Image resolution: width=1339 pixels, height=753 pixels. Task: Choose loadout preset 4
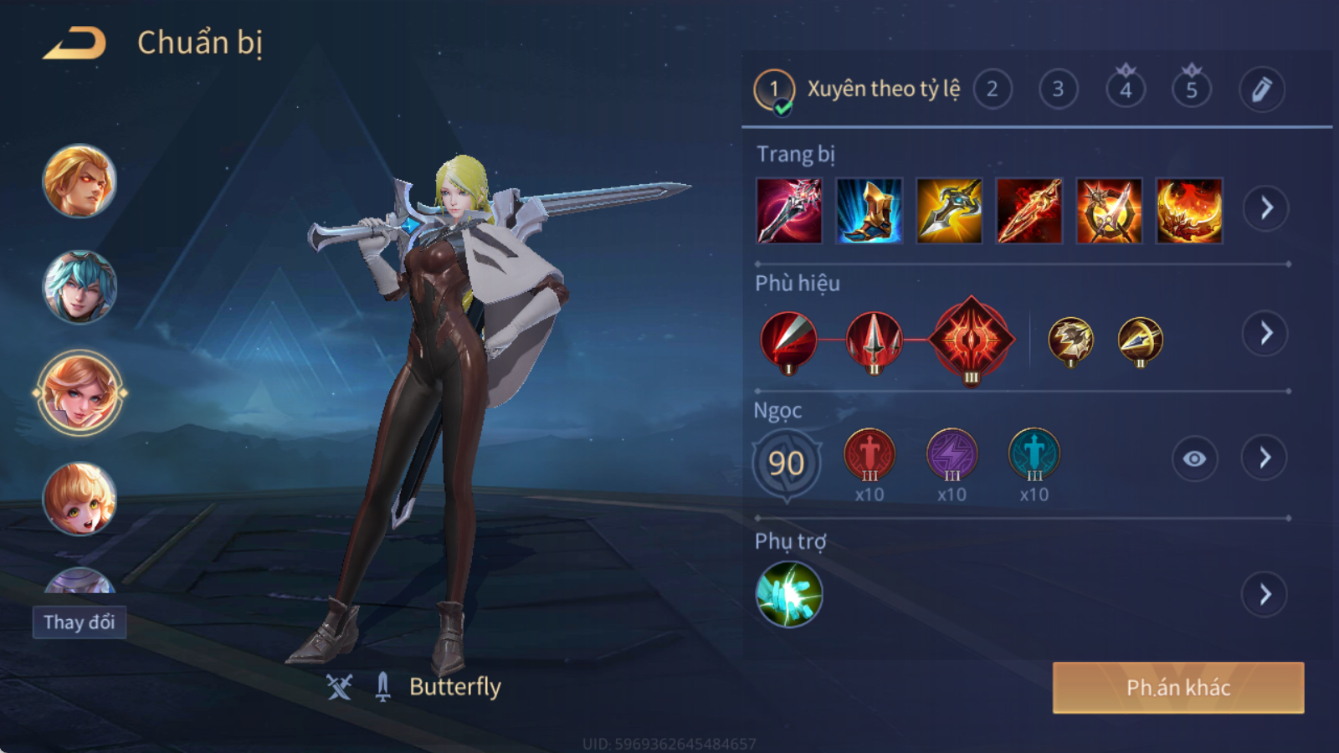coord(1125,90)
